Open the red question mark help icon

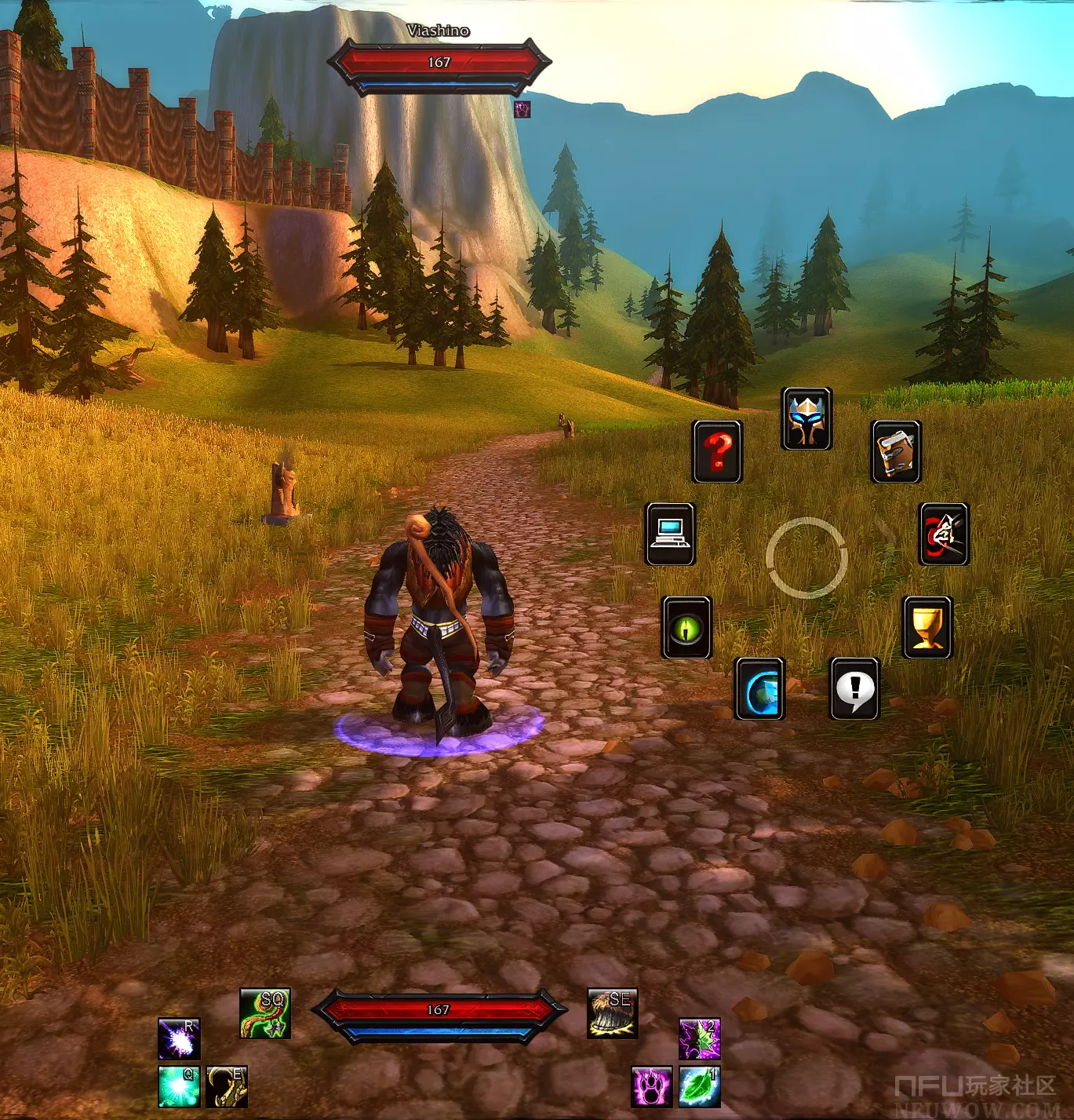[x=717, y=451]
